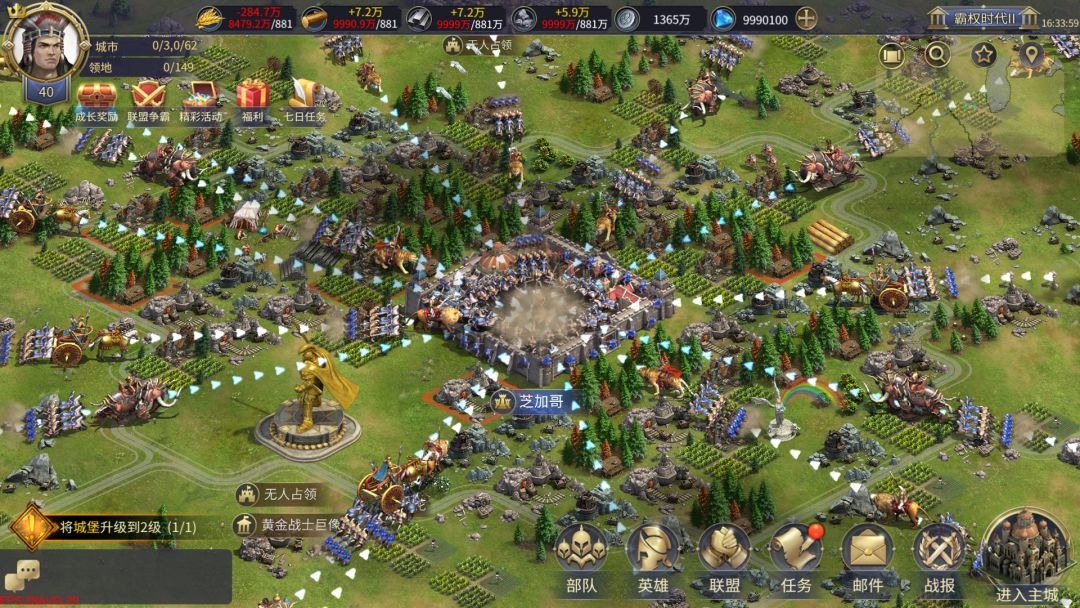Open the 联盟 alliance menu
Screen dimensions: 1080x608
pyautogui.click(x=724, y=558)
